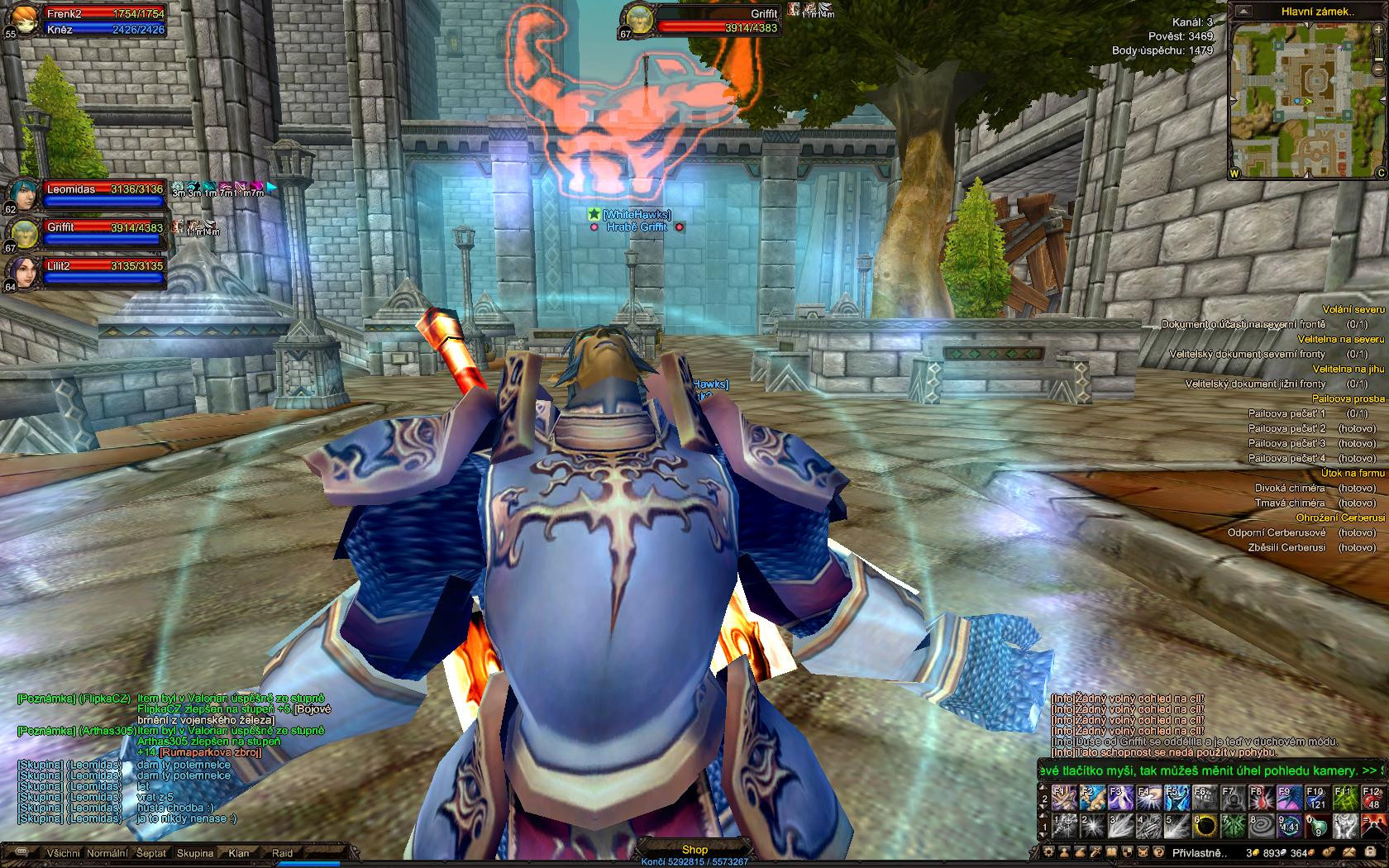
Task: Select the Raid chat tab
Action: pyautogui.click(x=283, y=853)
